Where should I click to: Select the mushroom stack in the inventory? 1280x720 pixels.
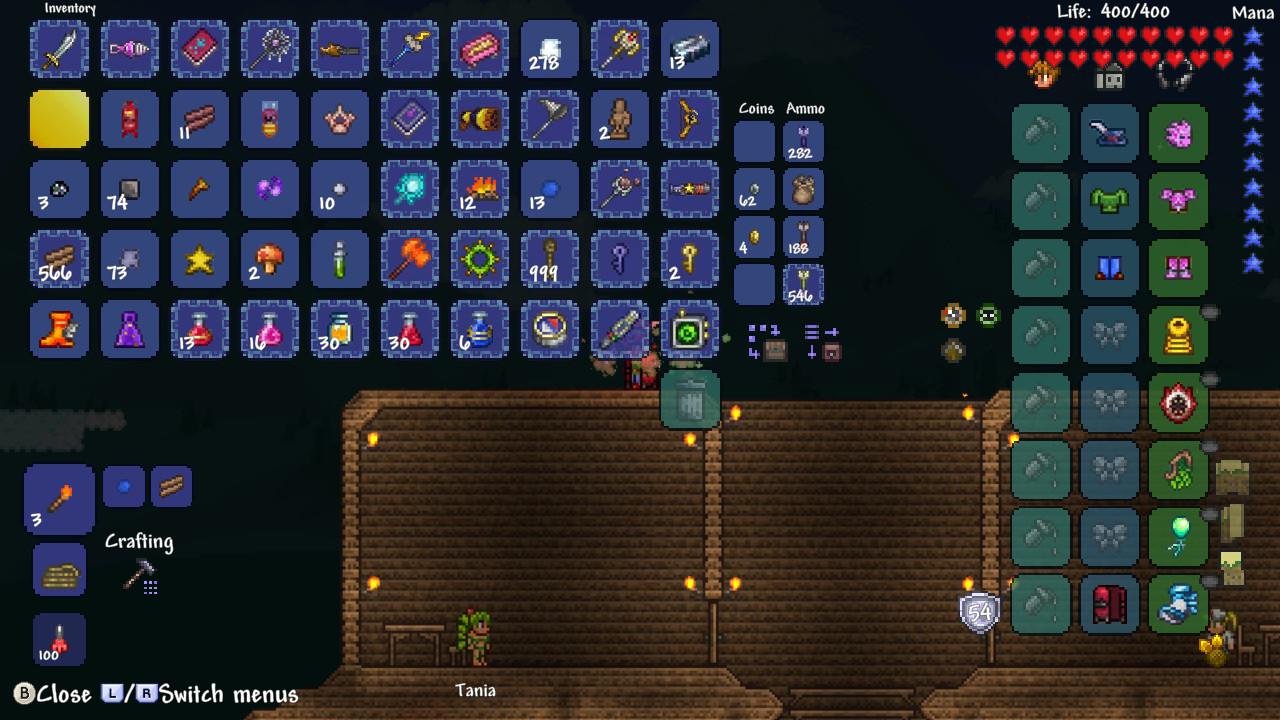[269, 259]
